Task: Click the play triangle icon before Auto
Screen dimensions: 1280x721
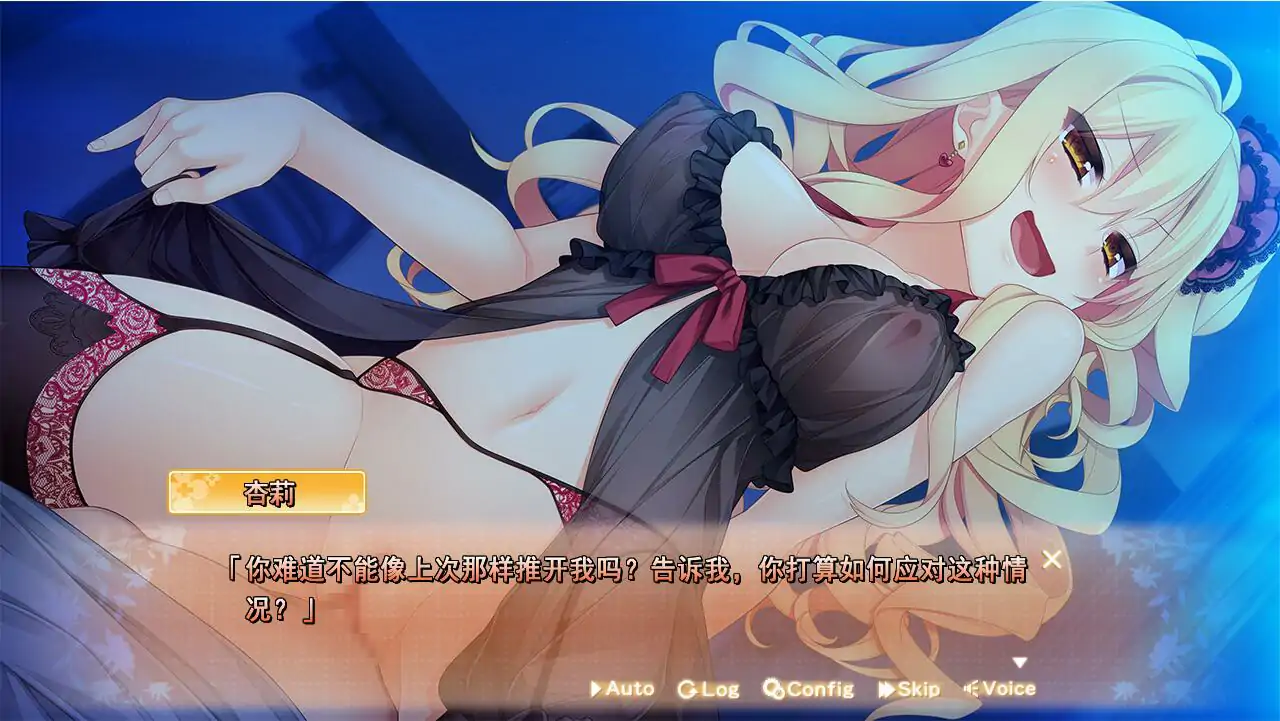Action: pos(598,688)
